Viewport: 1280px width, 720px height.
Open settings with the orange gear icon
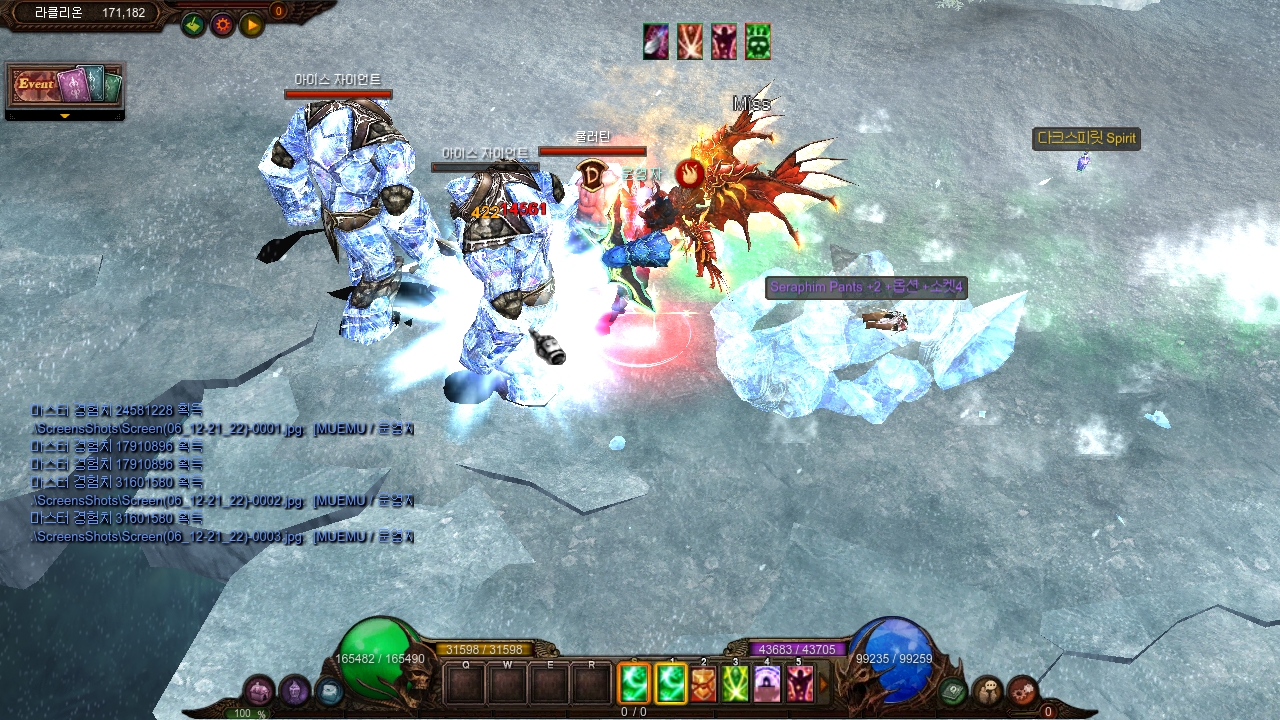pos(222,24)
